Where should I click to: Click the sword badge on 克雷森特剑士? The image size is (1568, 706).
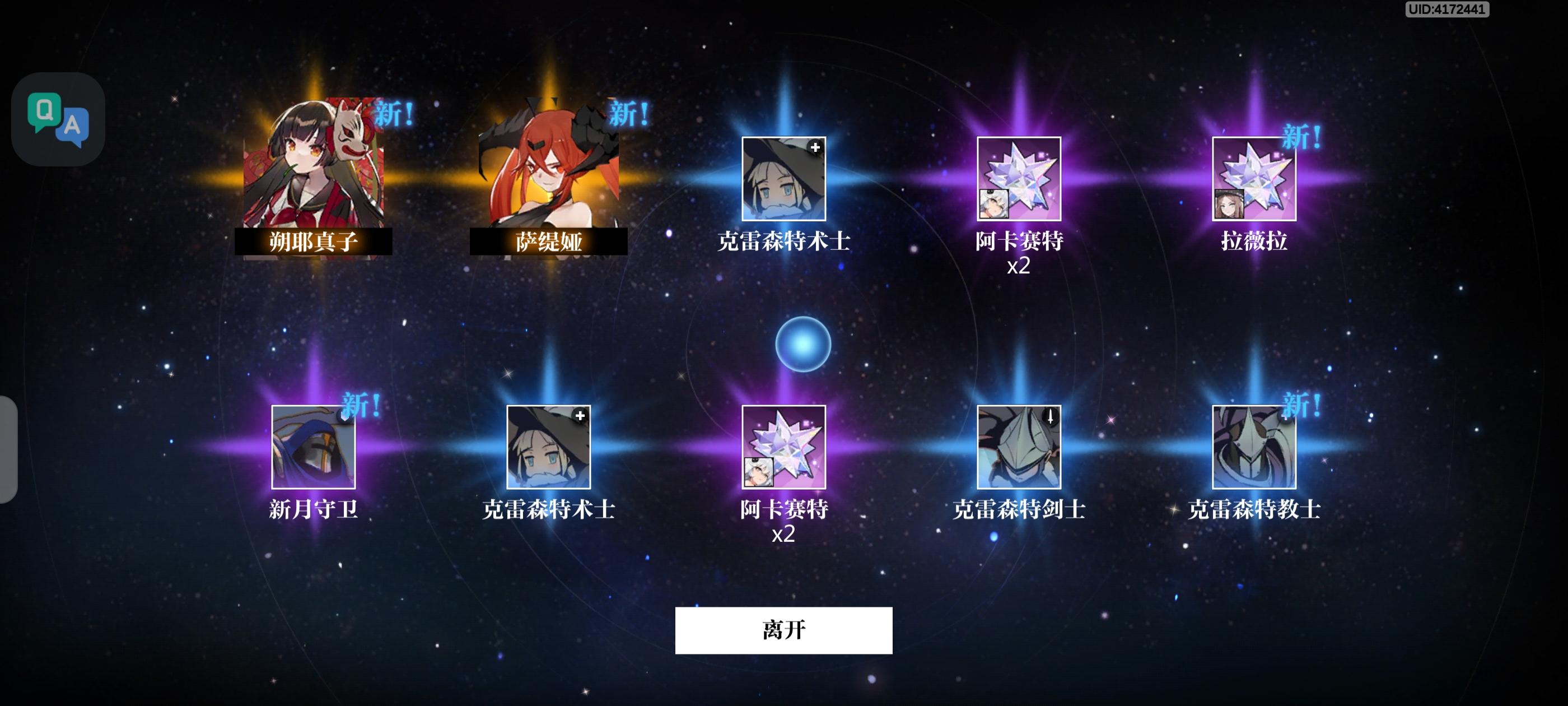1051,417
